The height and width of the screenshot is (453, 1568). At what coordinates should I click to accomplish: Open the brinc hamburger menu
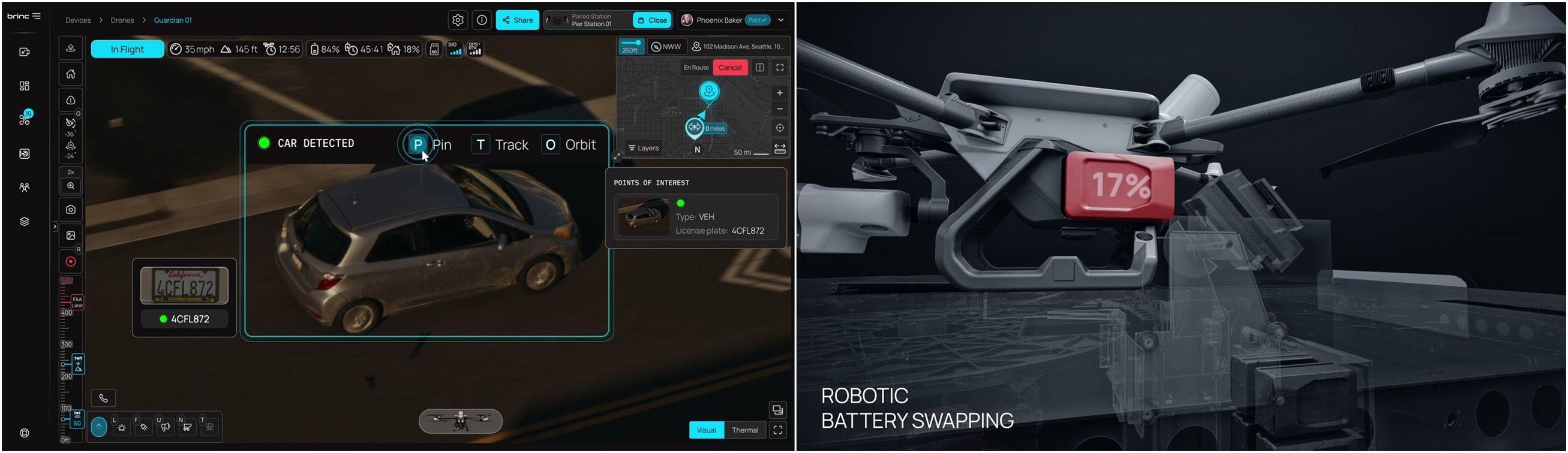click(x=37, y=16)
